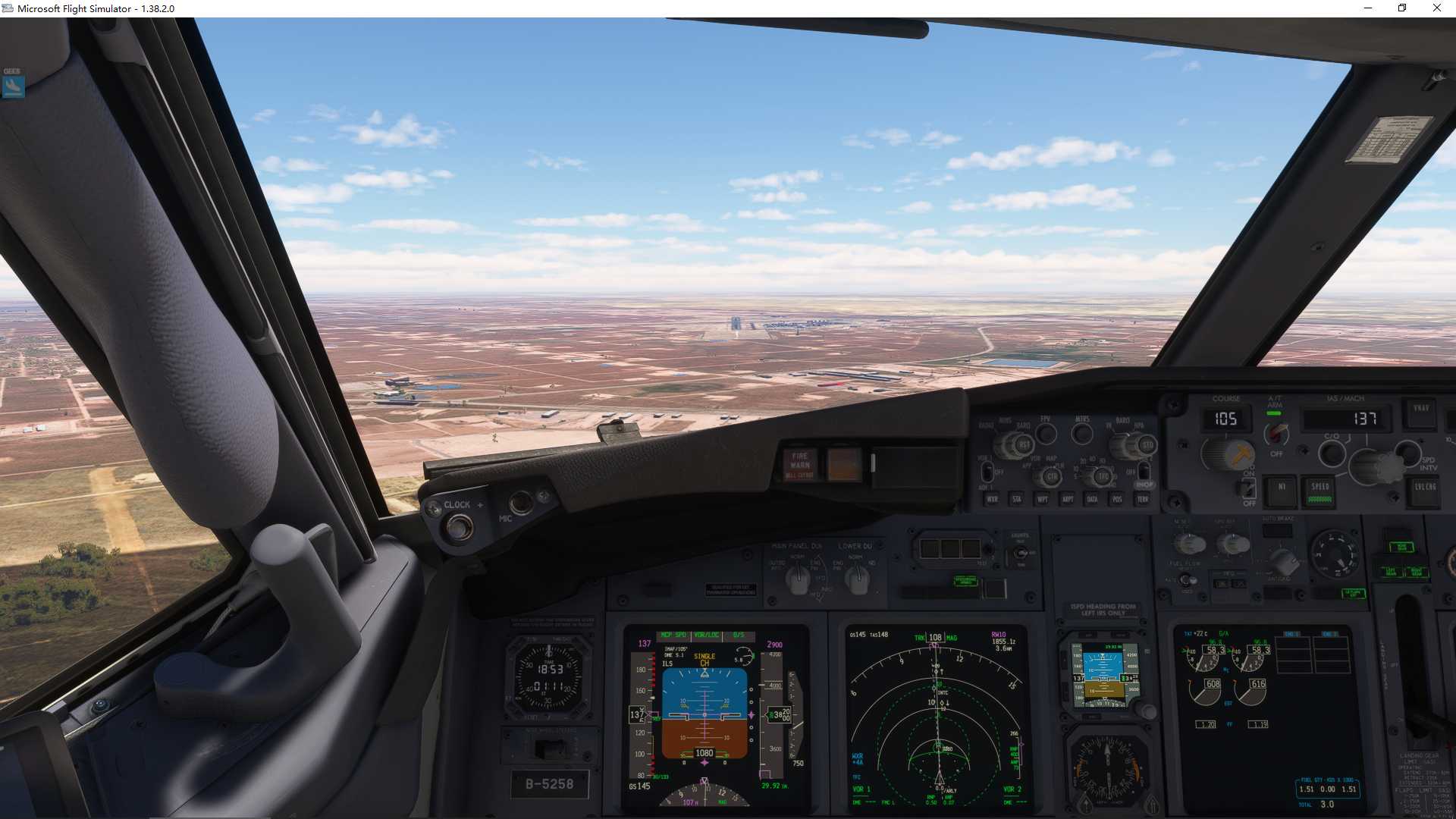Arm the autothrottle with the A/T ARM switch
The width and height of the screenshot is (1456, 819).
1276,436
